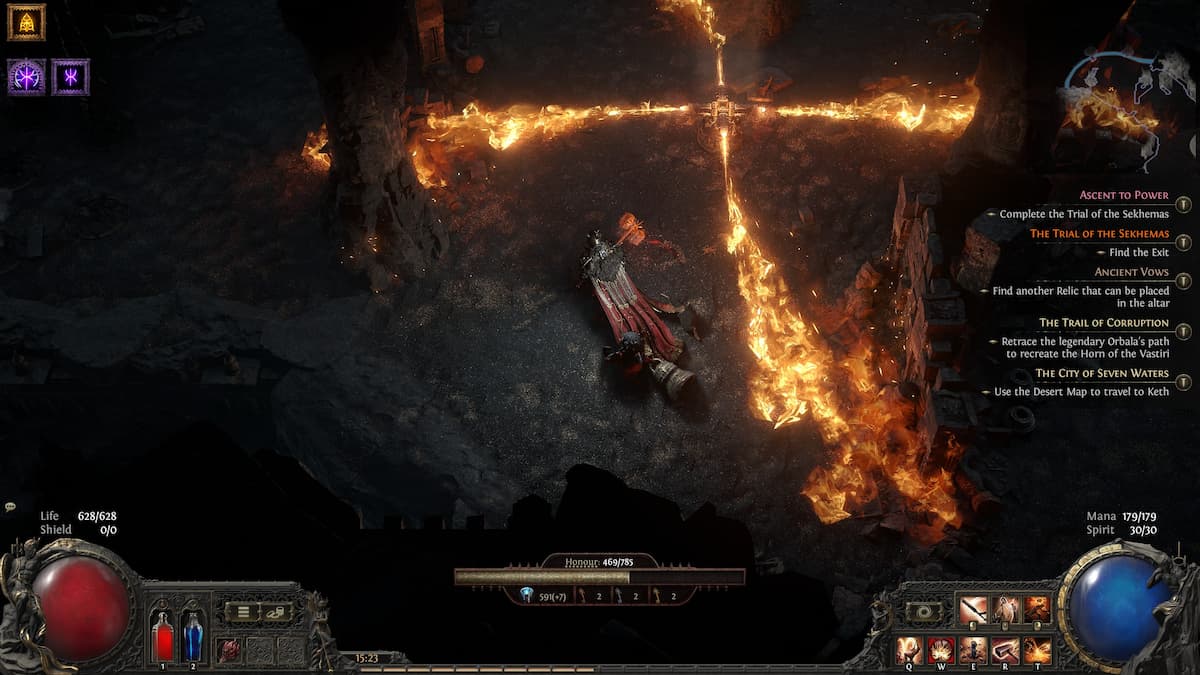This screenshot has height=675, width=1200.
Task: Activate the hammer skill on R
Action: tap(1006, 650)
